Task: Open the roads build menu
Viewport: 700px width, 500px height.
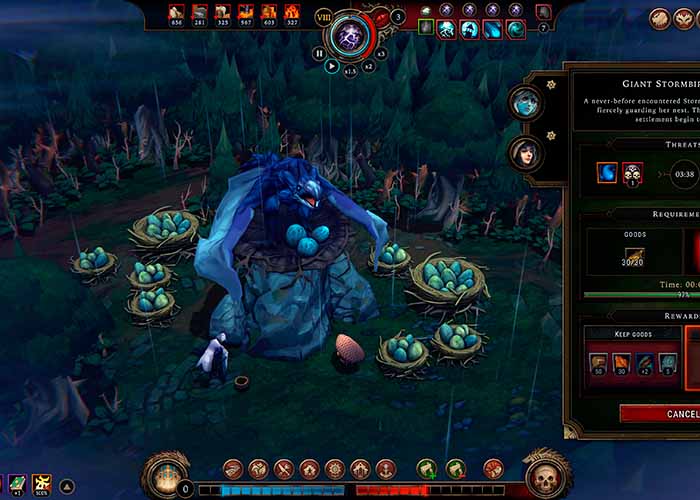Action: pyautogui.click(x=233, y=468)
